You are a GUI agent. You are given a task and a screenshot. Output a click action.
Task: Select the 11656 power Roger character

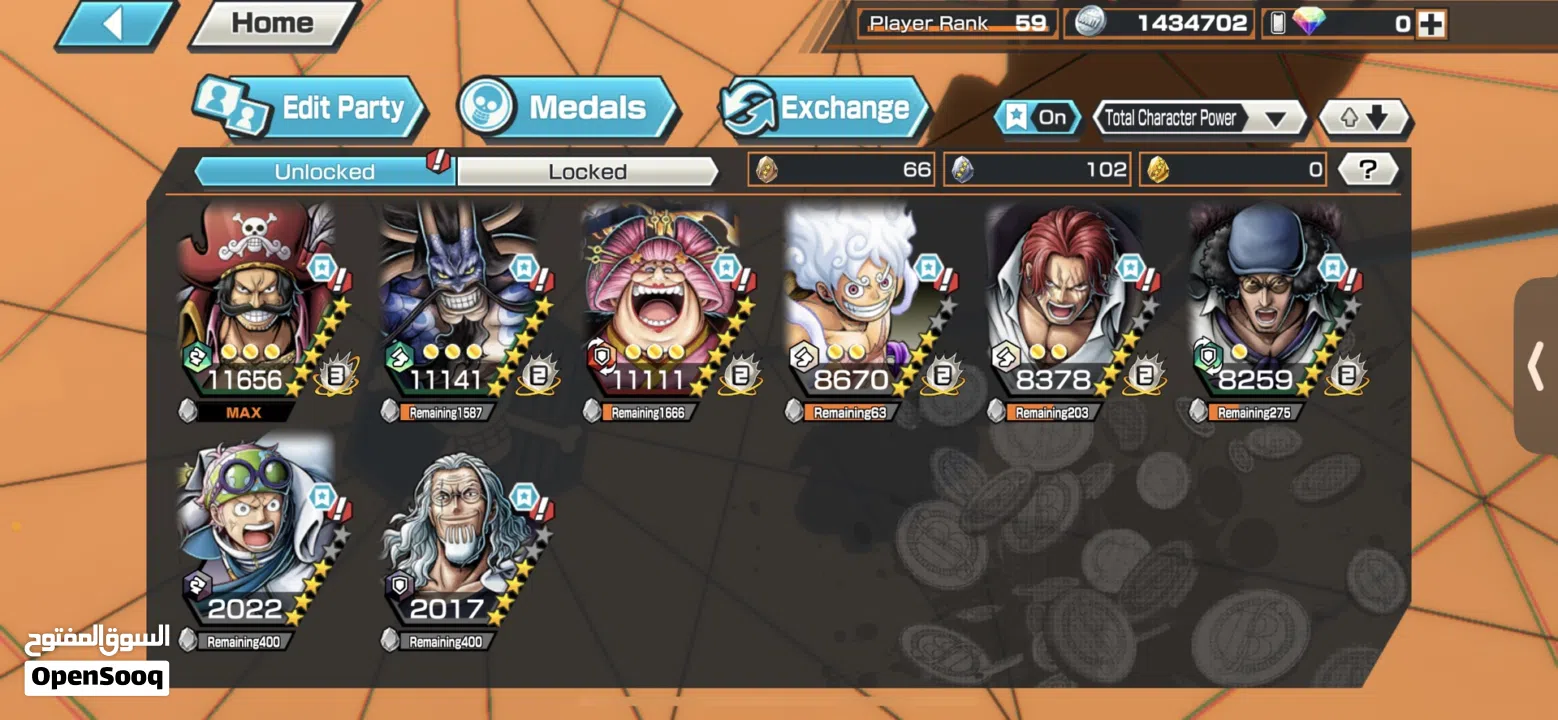coord(257,300)
